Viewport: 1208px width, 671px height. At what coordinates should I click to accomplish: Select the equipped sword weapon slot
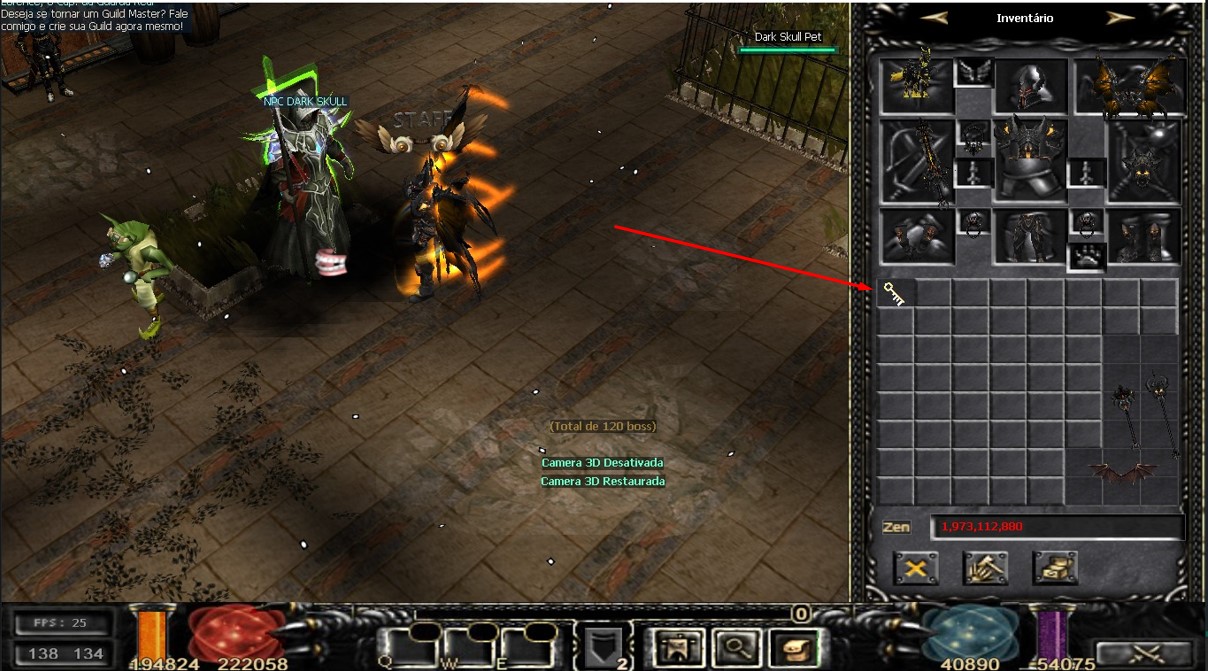pyautogui.click(x=918, y=160)
